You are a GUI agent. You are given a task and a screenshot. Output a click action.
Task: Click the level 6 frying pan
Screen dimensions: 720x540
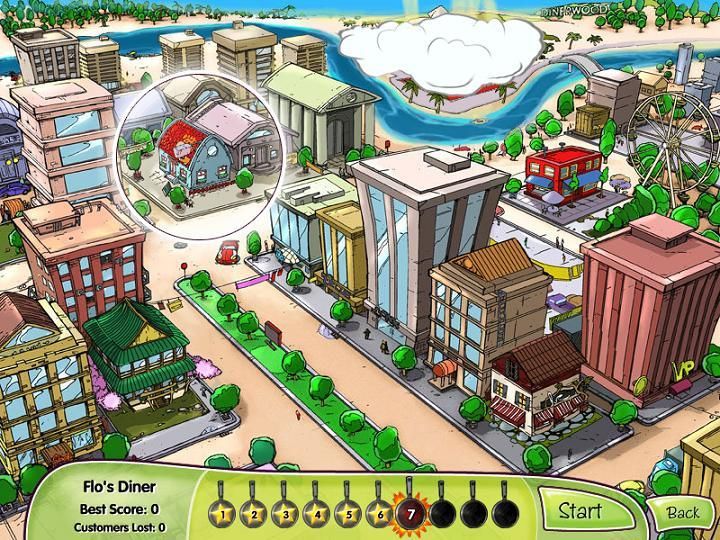[x=379, y=514]
